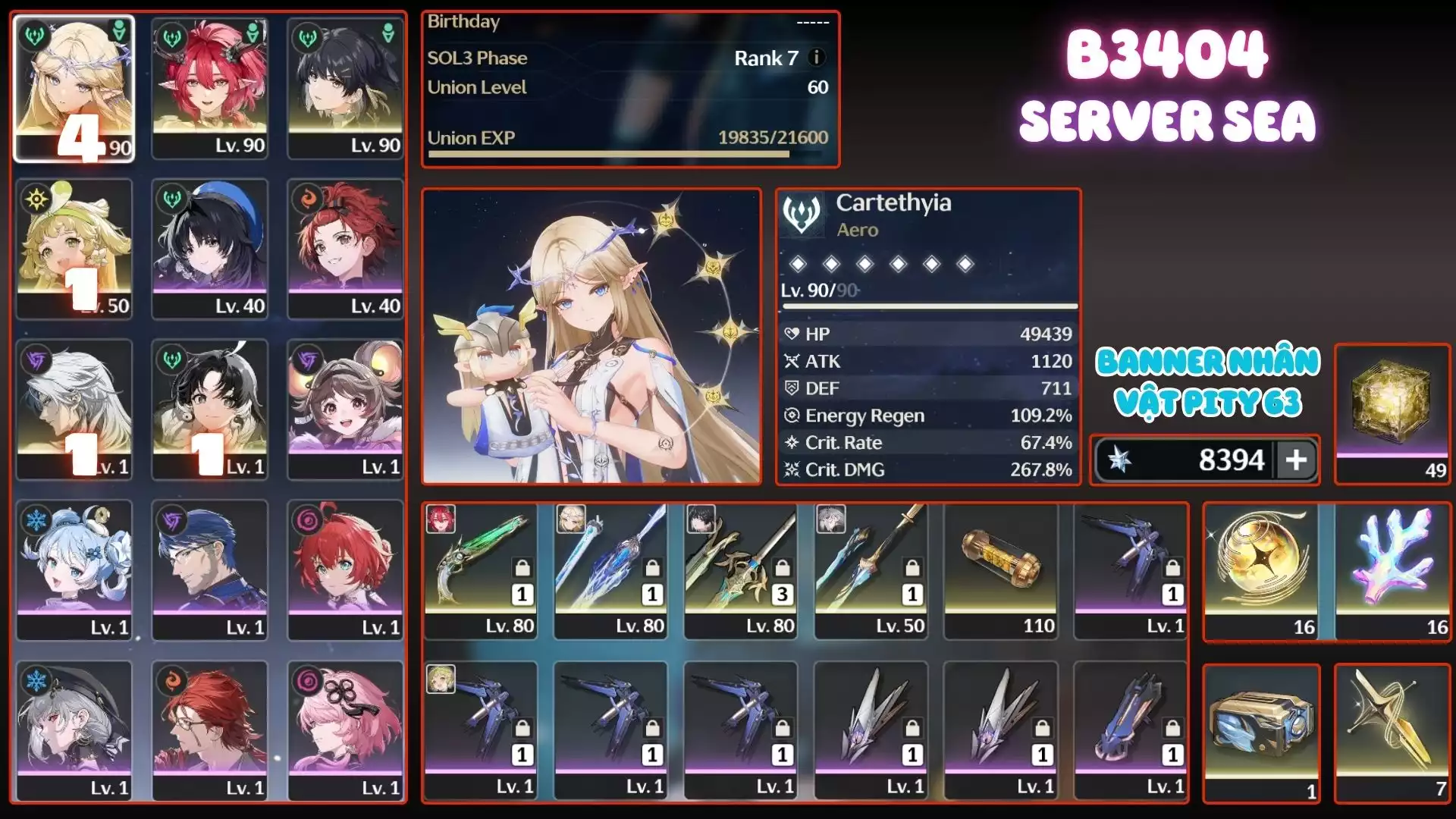Image resolution: width=1456 pixels, height=819 pixels.
Task: Add Astrite with the plus button
Action: click(x=1296, y=460)
